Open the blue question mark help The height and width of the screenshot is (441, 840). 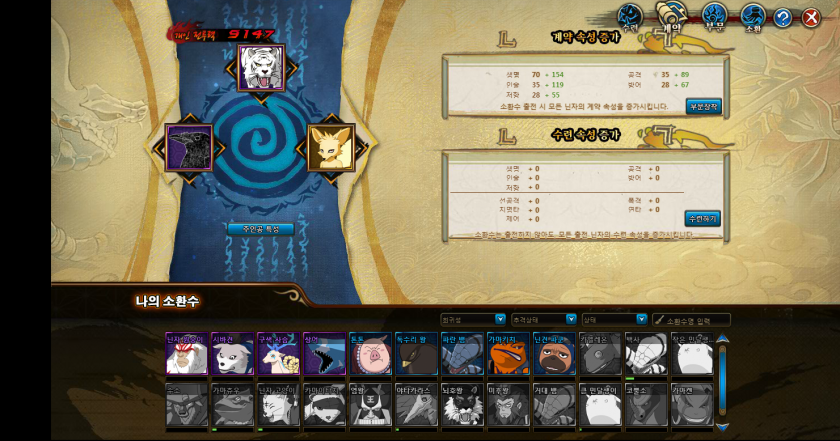click(783, 18)
